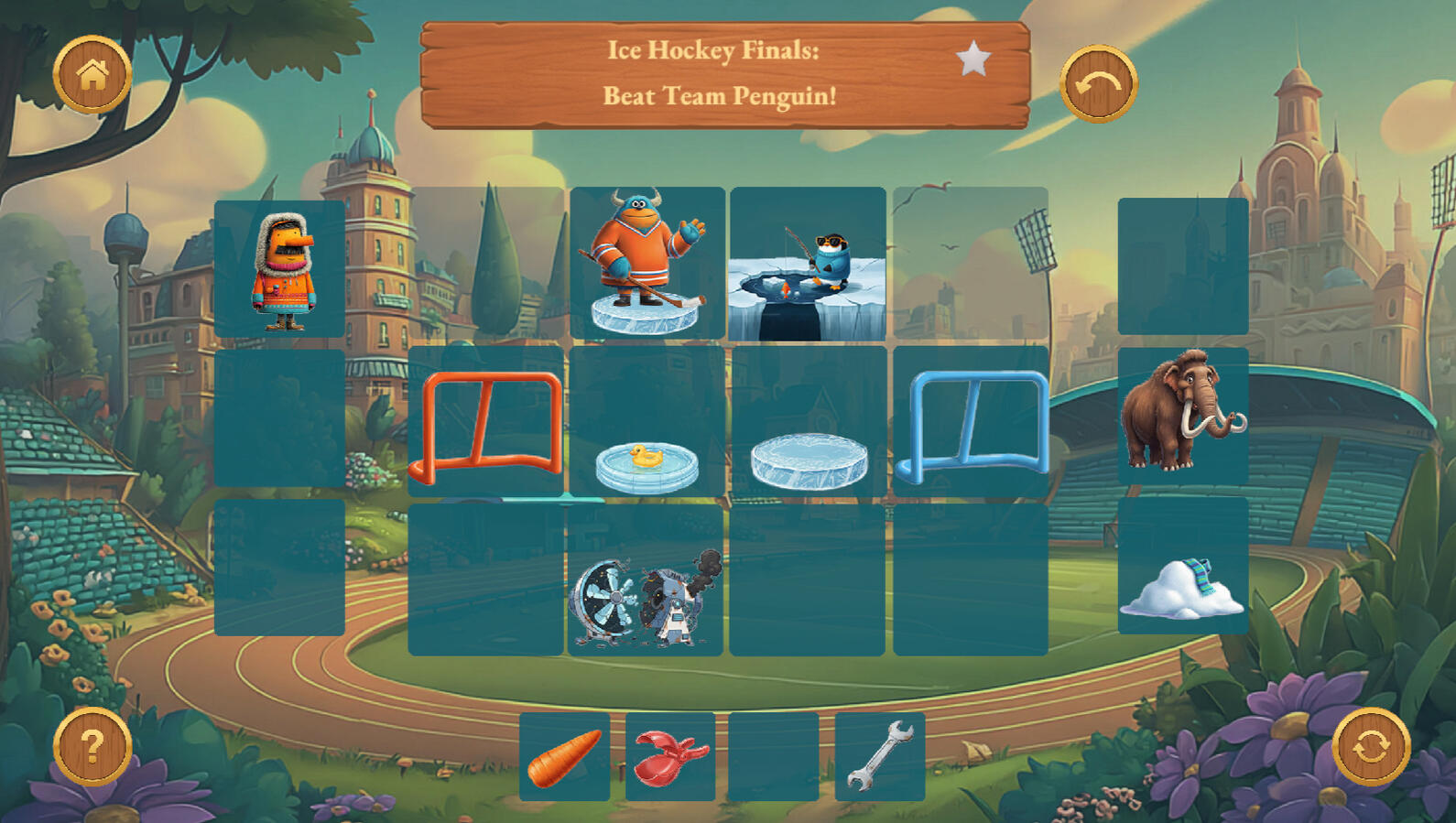Choose the woolly mammoth tile

[1182, 416]
